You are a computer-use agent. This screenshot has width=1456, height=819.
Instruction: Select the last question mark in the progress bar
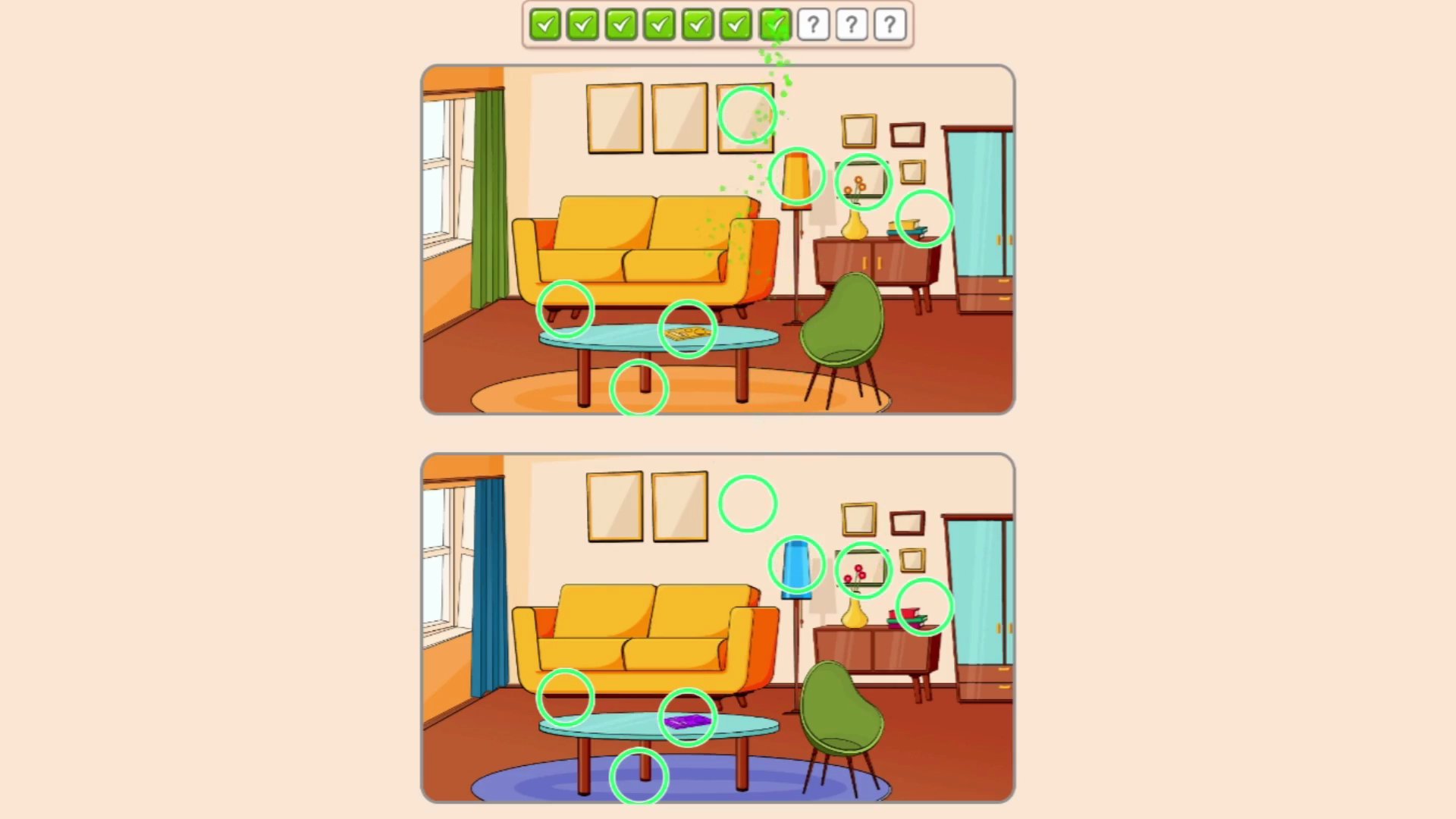(889, 25)
